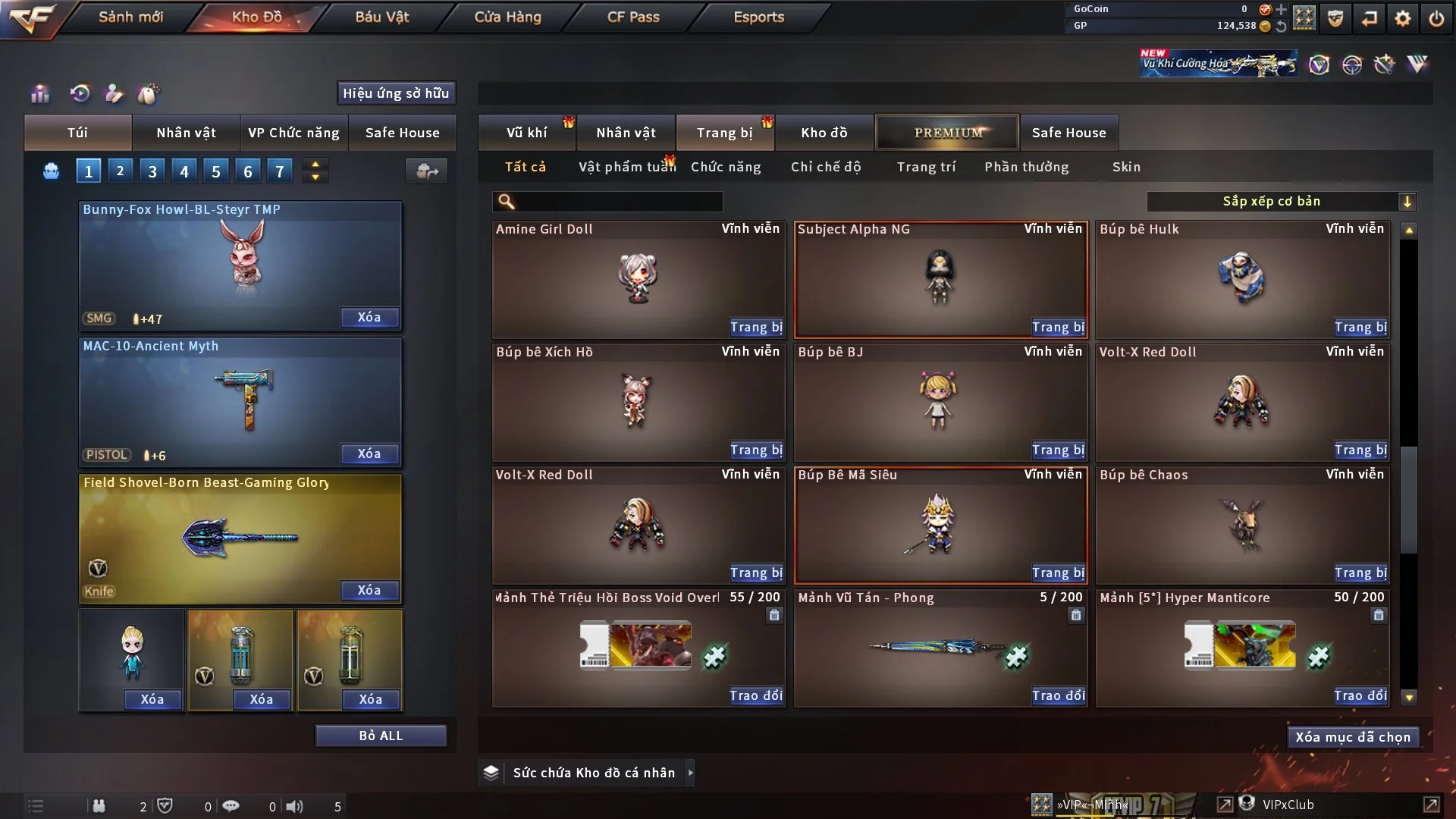Show the Chức năng filter
The width and height of the screenshot is (1456, 819).
pos(725,167)
